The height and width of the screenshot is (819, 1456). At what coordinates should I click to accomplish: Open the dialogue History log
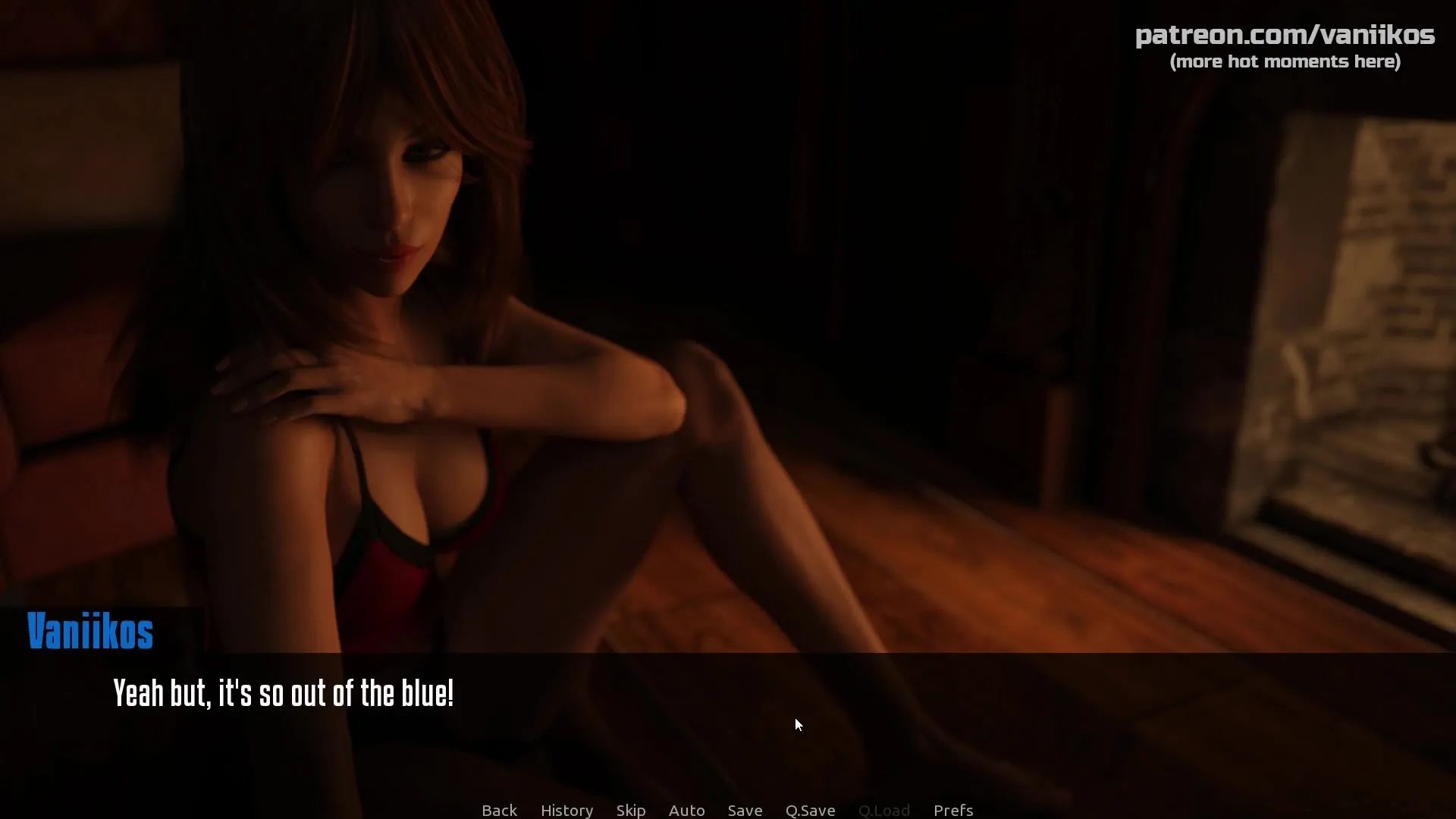pyautogui.click(x=566, y=810)
